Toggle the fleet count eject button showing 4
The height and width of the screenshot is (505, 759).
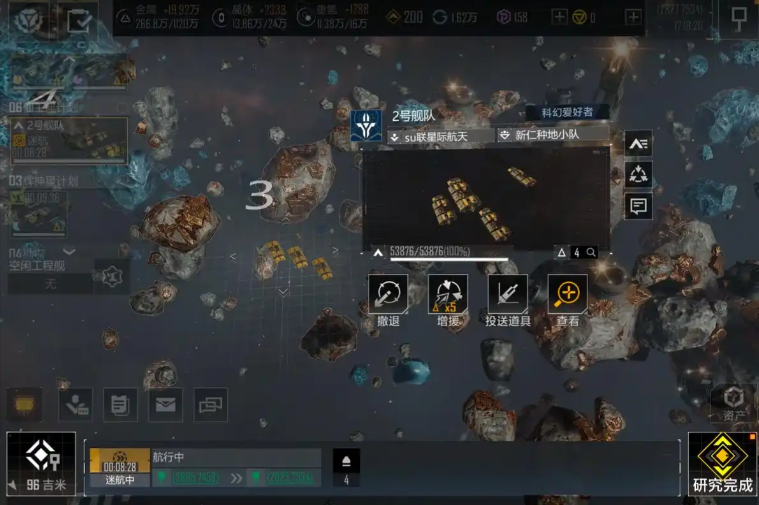click(x=346, y=467)
